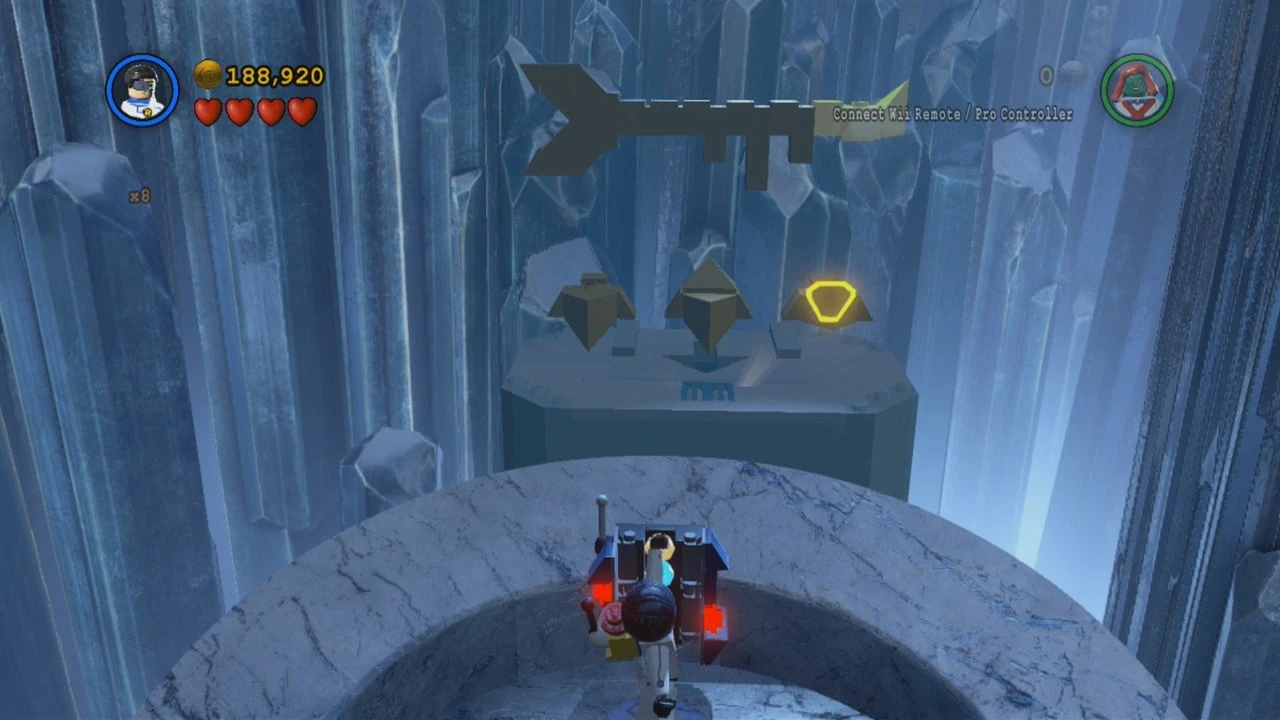Click the third heart icon

pyautogui.click(x=270, y=112)
